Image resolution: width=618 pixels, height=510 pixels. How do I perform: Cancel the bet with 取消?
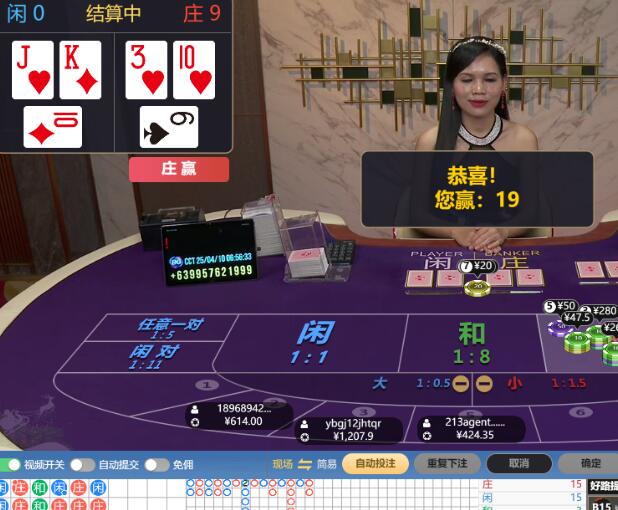coord(518,463)
